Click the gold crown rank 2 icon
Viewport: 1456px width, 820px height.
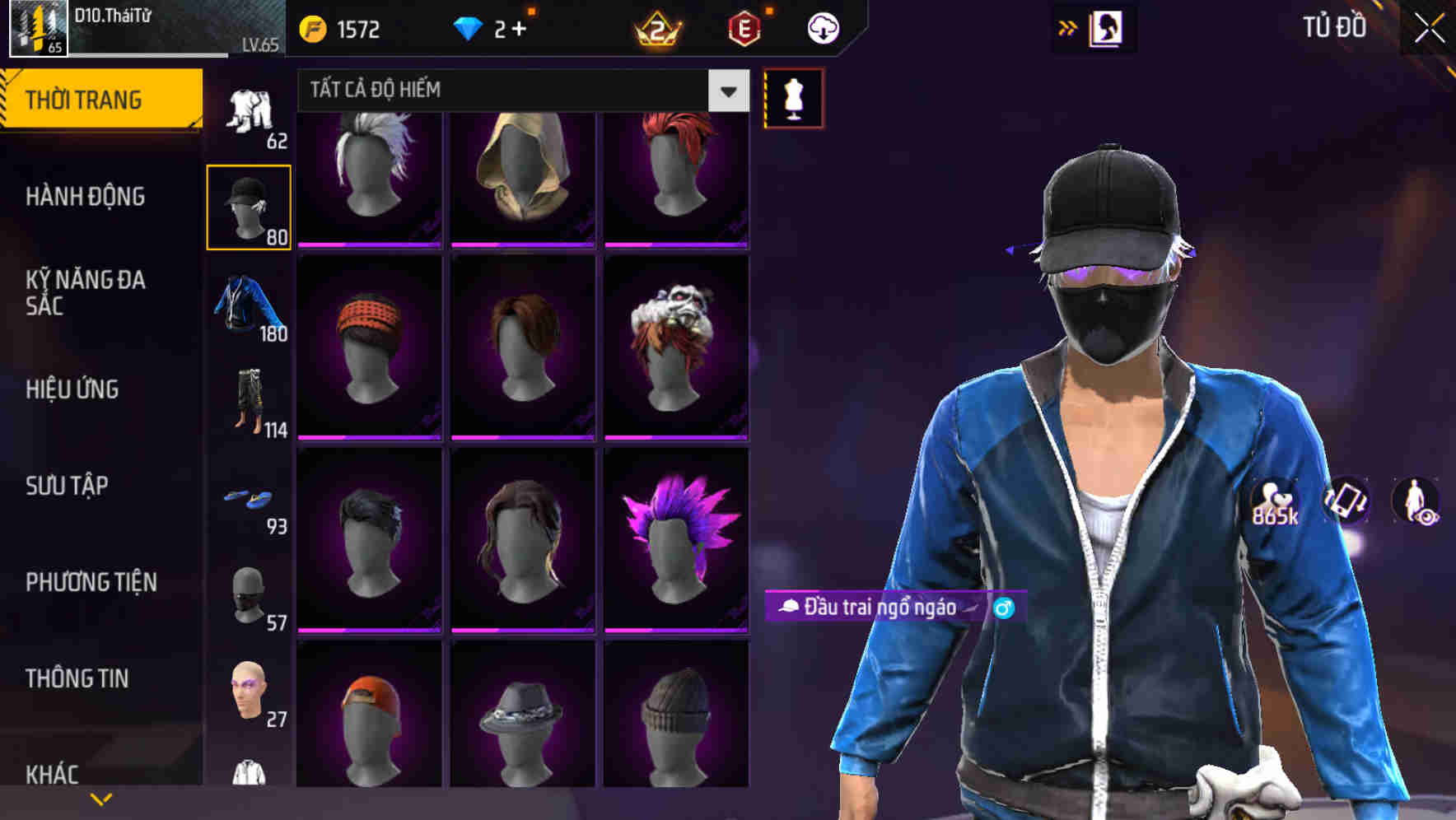tap(655, 27)
